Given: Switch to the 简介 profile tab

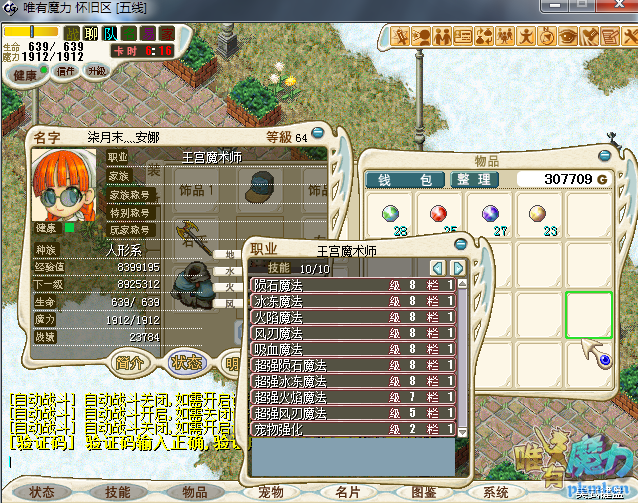Looking at the screenshot, I should click(131, 362).
